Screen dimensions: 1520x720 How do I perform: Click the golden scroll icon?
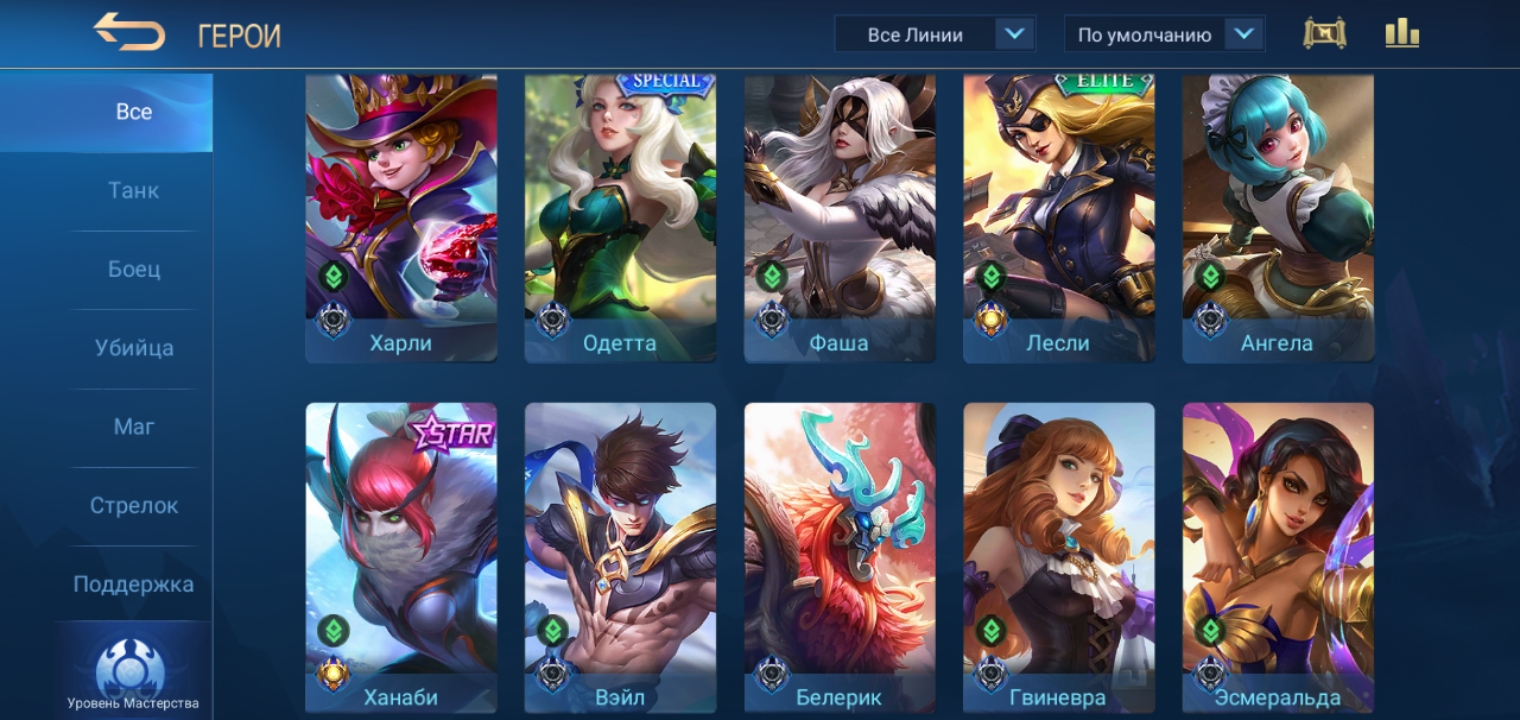tap(1324, 34)
